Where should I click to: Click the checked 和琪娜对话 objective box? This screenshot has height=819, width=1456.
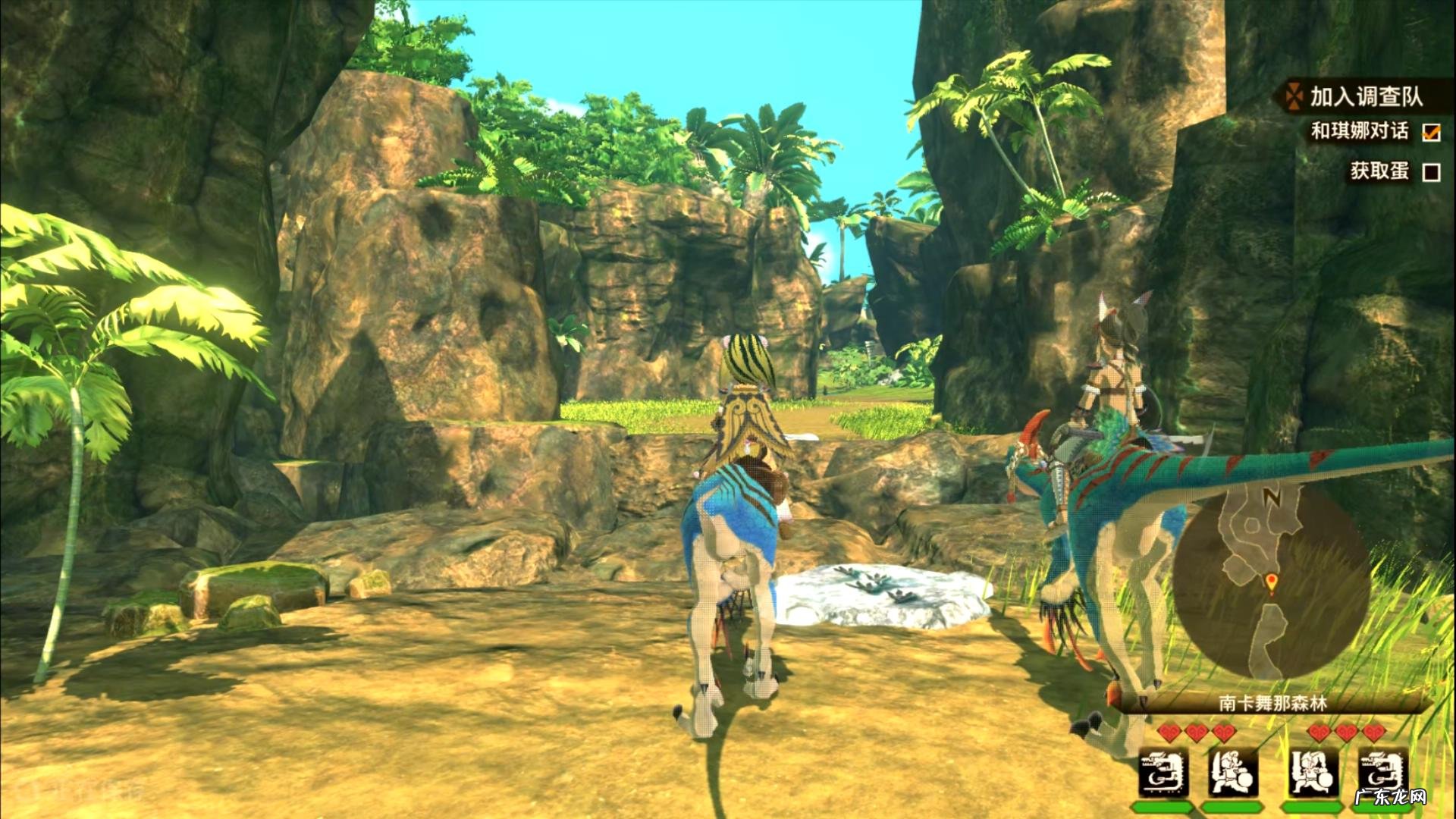point(1431,132)
